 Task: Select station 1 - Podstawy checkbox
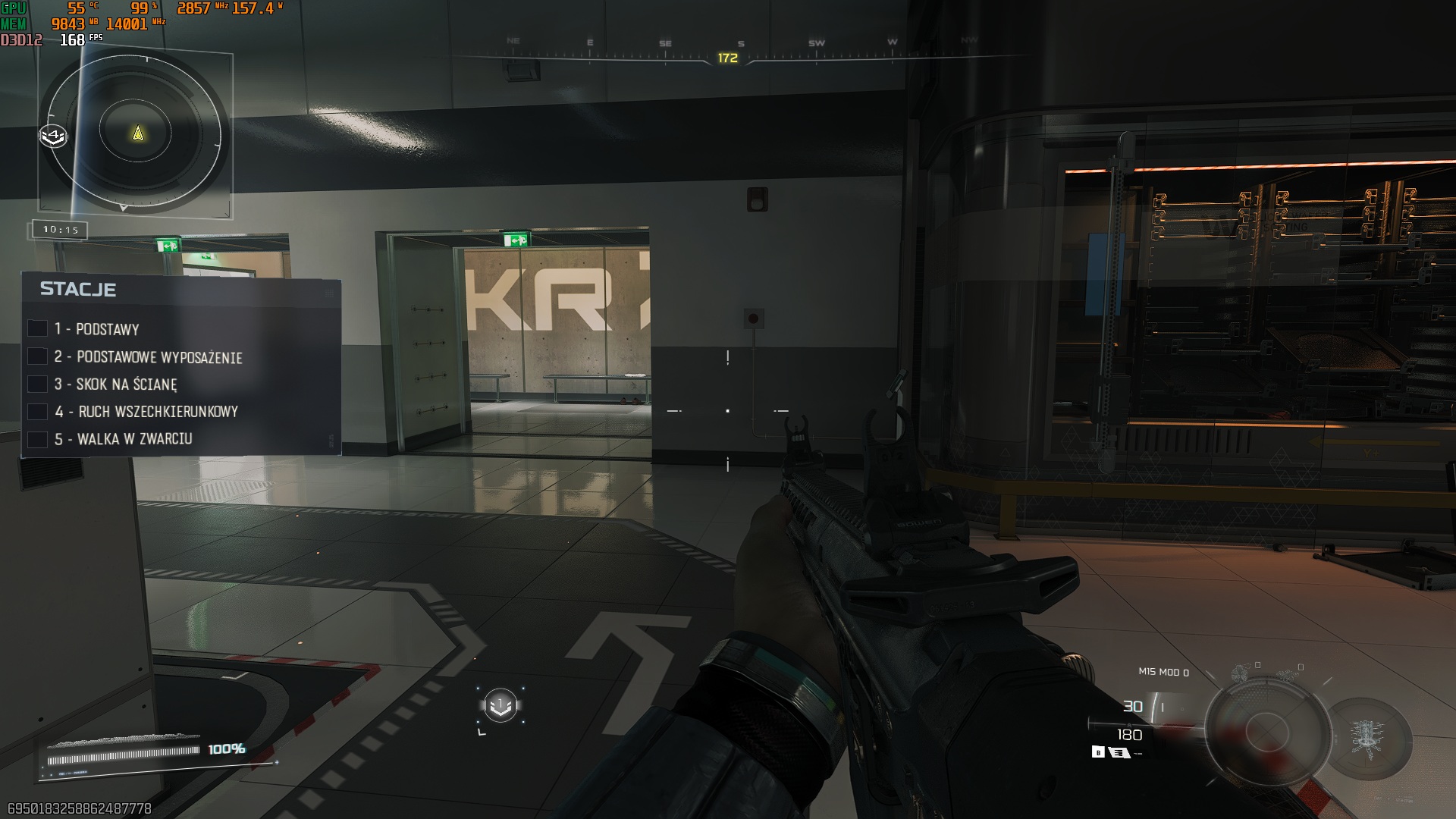38,328
